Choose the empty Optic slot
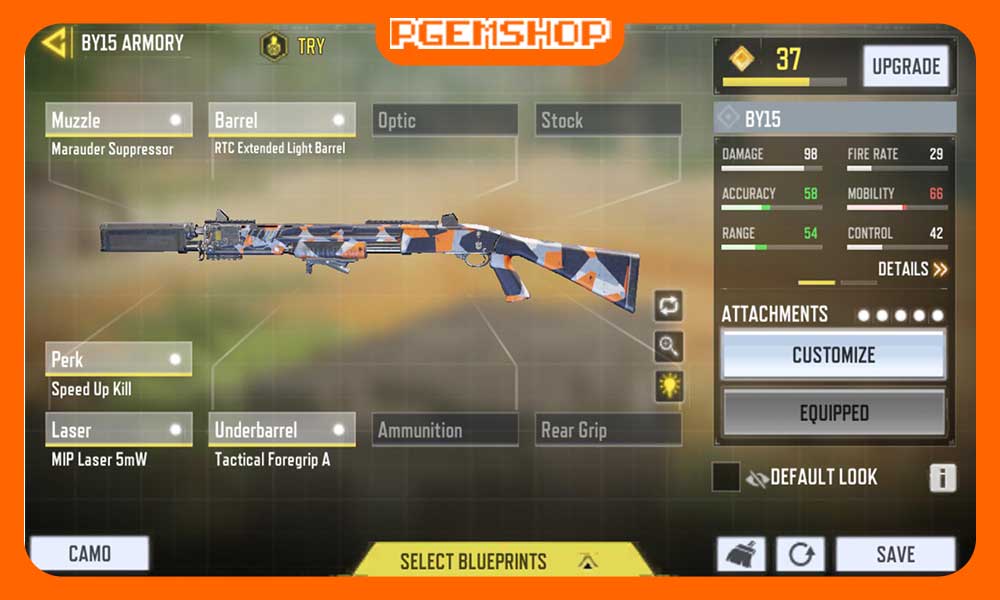This screenshot has height=600, width=1000. 445,120
